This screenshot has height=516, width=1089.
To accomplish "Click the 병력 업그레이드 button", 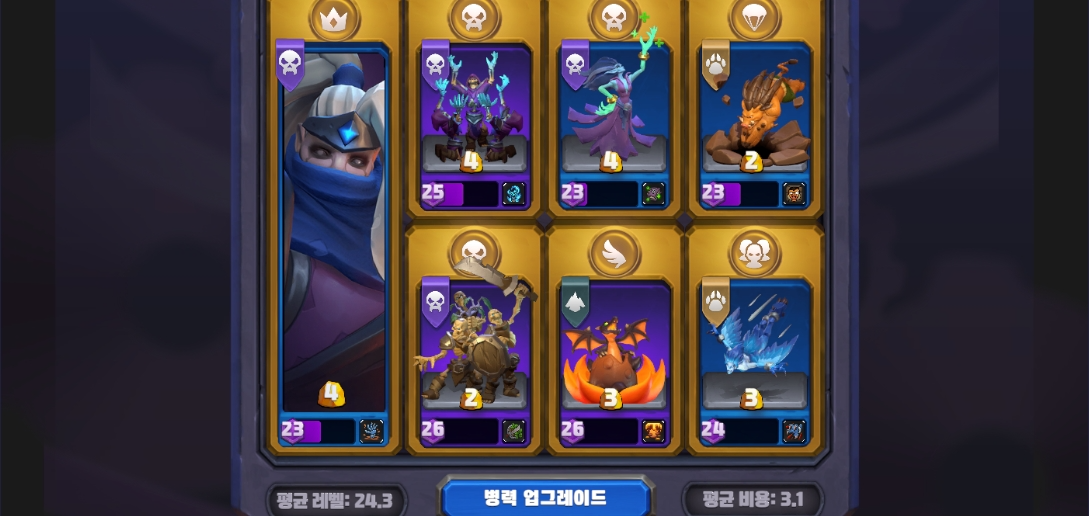I will (546, 497).
